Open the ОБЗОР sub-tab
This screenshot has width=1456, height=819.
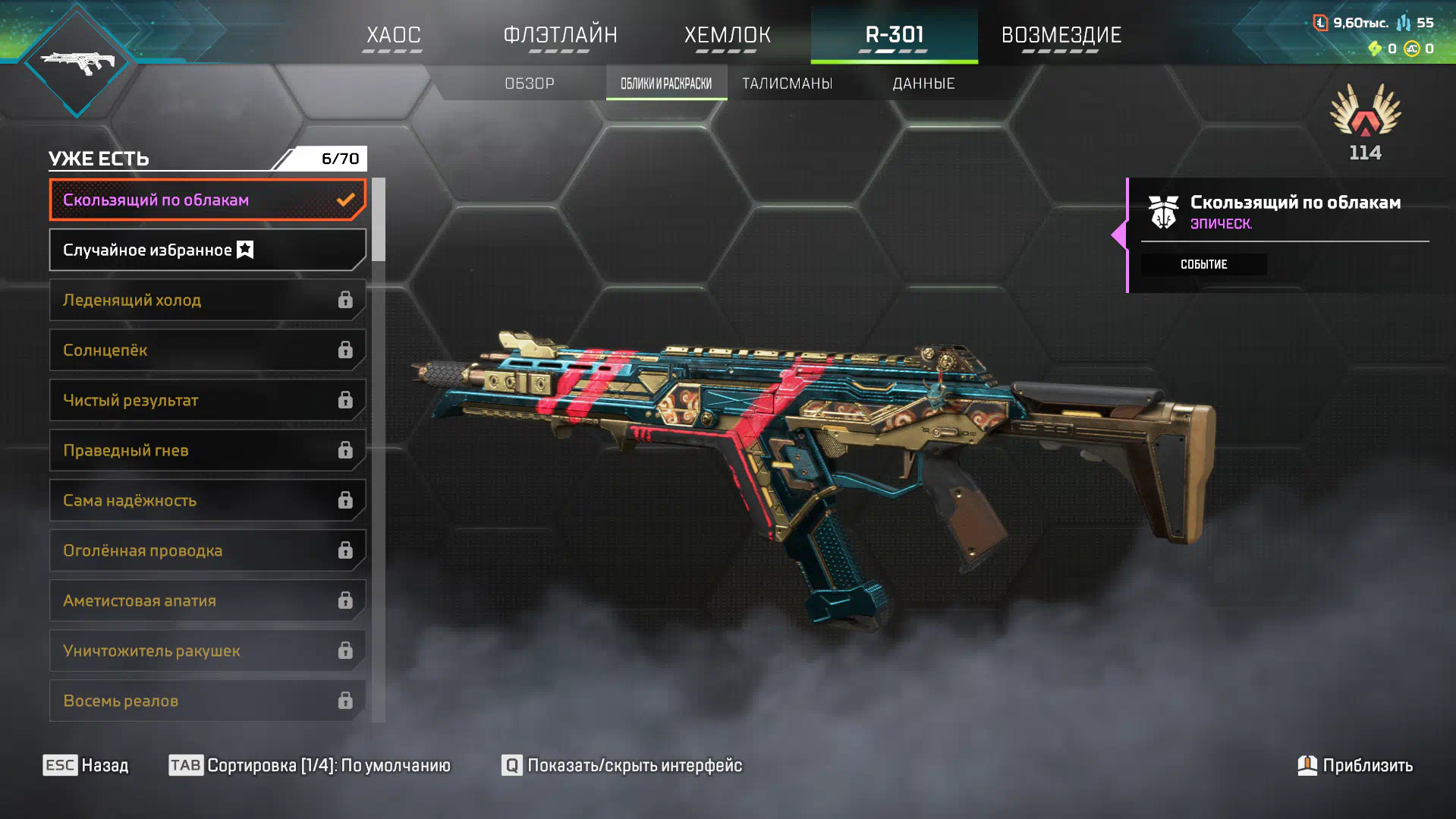pos(530,83)
